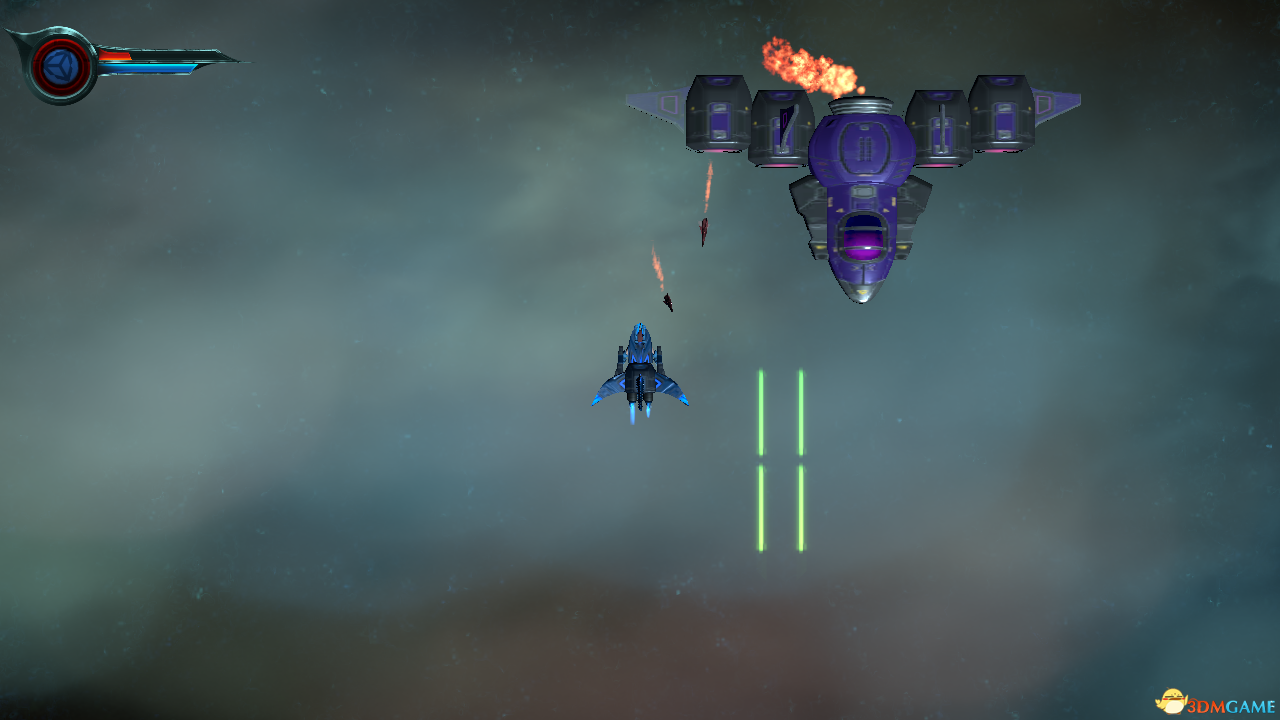Screen dimensions: 1280x720
Task: Click the circular ship emblem in the HUD
Action: tap(61, 66)
